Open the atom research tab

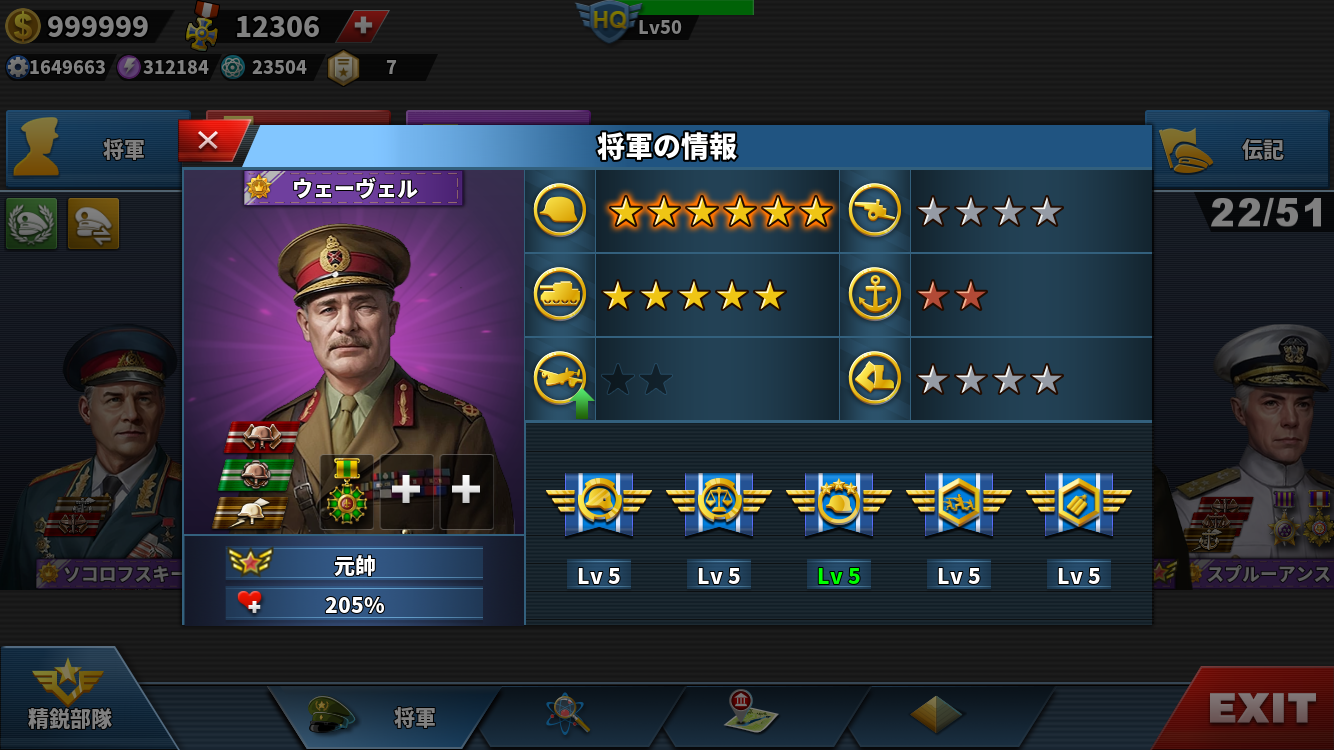click(x=568, y=714)
